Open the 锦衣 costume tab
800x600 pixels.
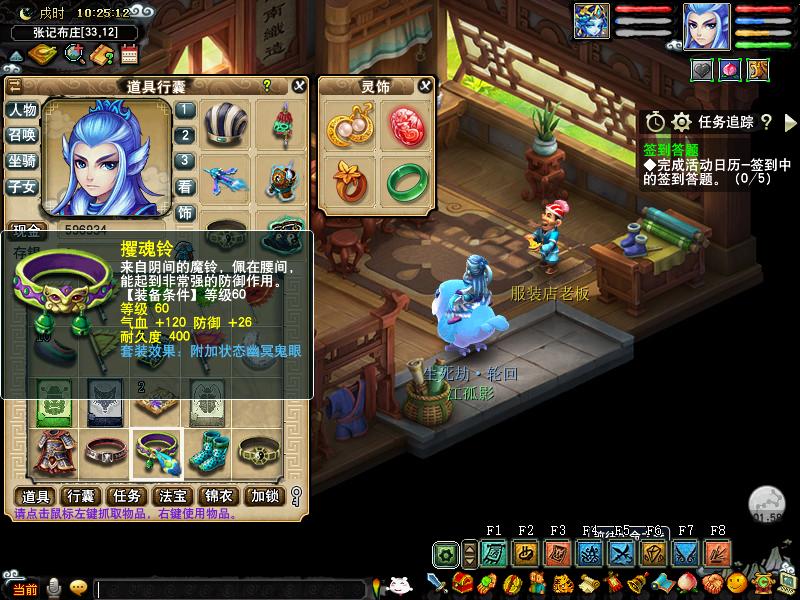(x=219, y=496)
